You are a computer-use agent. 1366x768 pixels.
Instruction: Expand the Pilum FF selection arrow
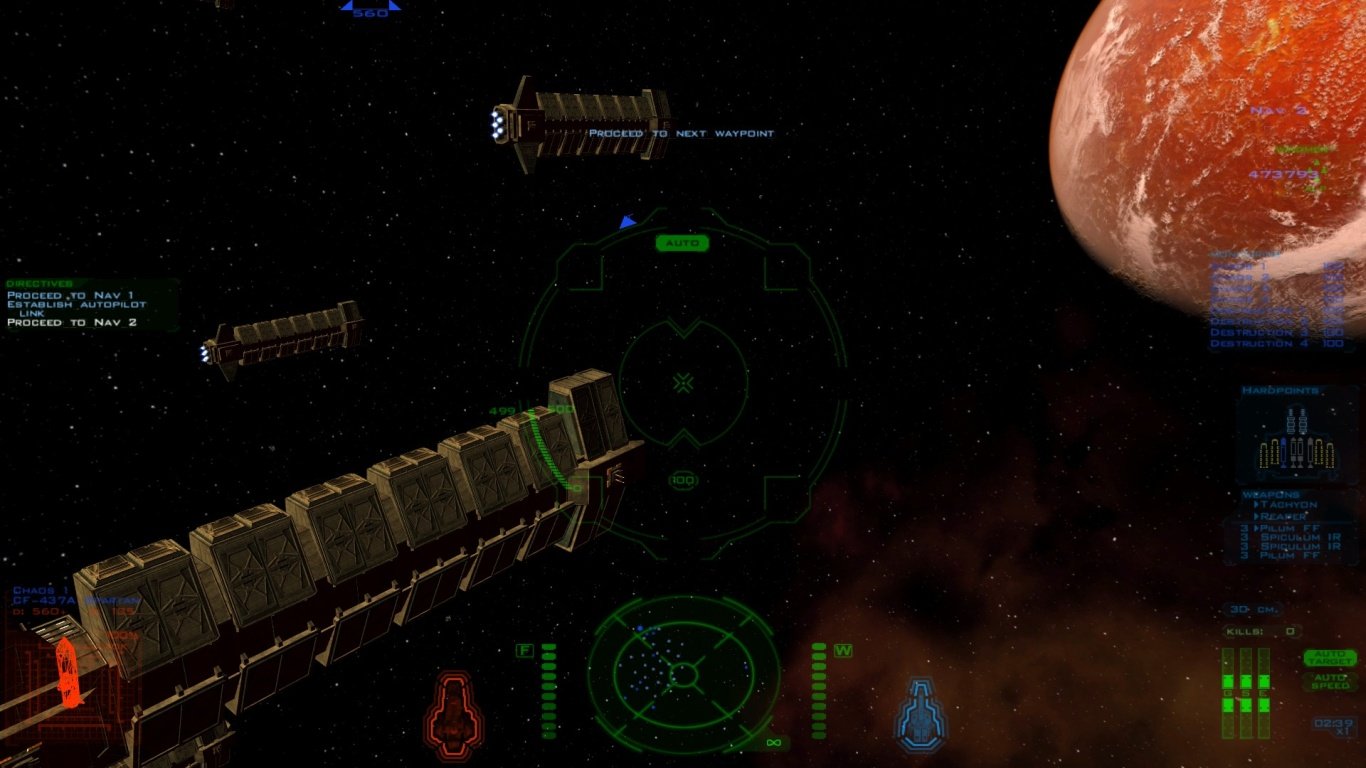tap(1258, 529)
